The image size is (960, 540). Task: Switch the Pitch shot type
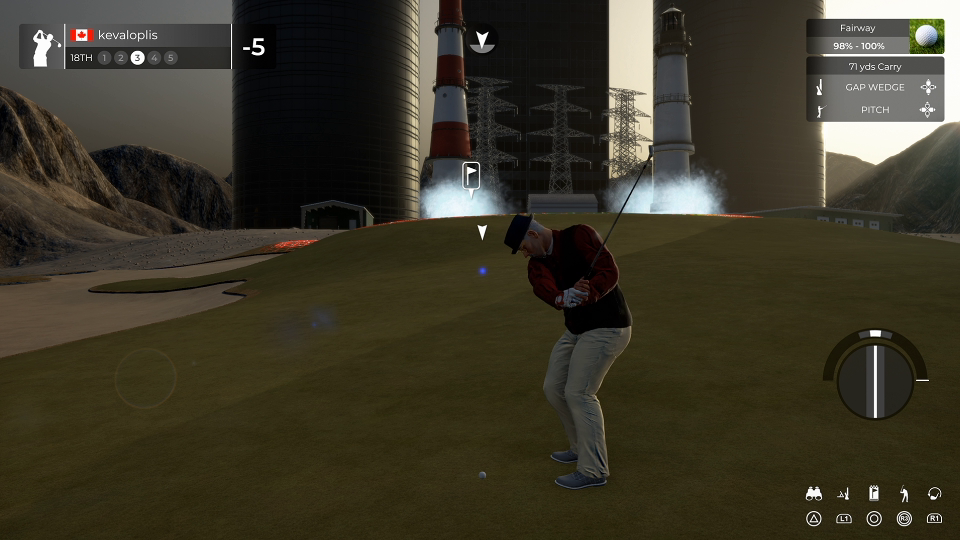874,110
